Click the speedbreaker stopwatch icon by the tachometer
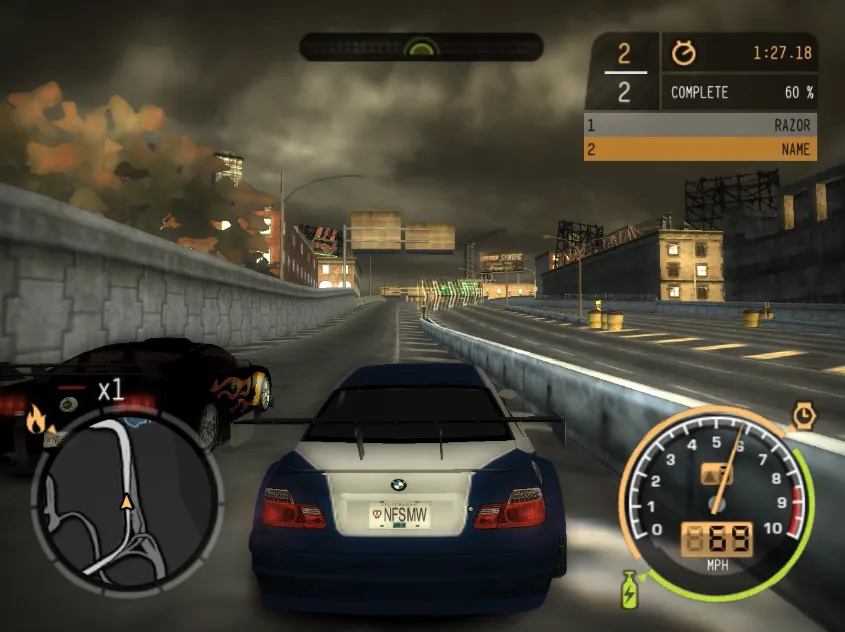This screenshot has height=632, width=845. click(804, 415)
